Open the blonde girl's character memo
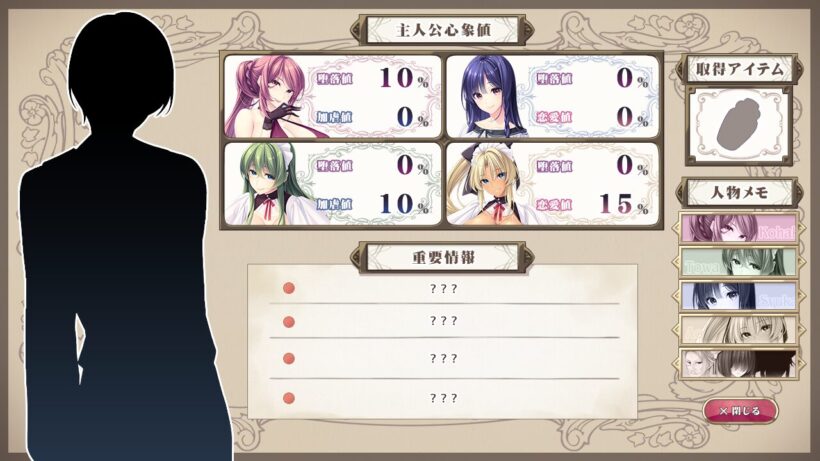The image size is (820, 461). point(738,329)
